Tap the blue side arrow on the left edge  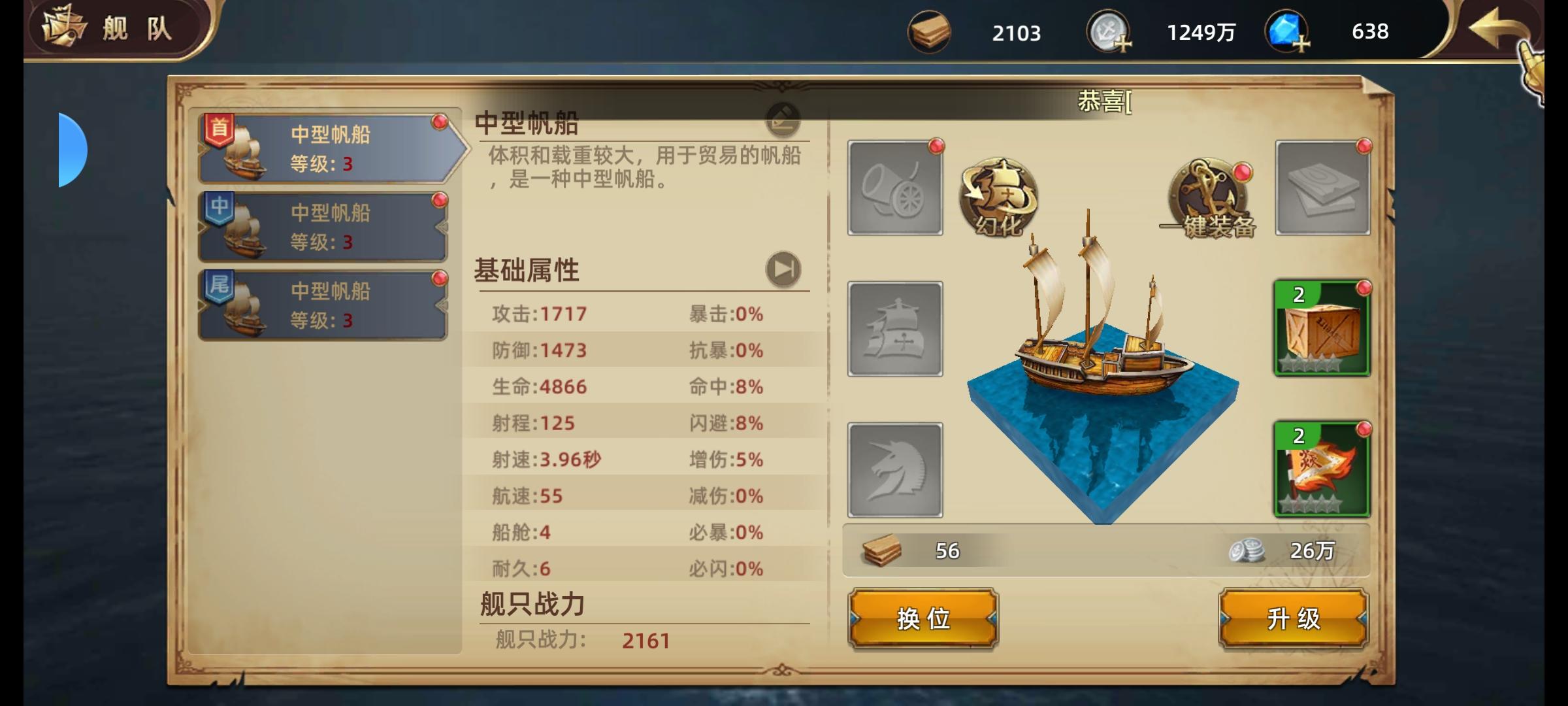coord(71,149)
